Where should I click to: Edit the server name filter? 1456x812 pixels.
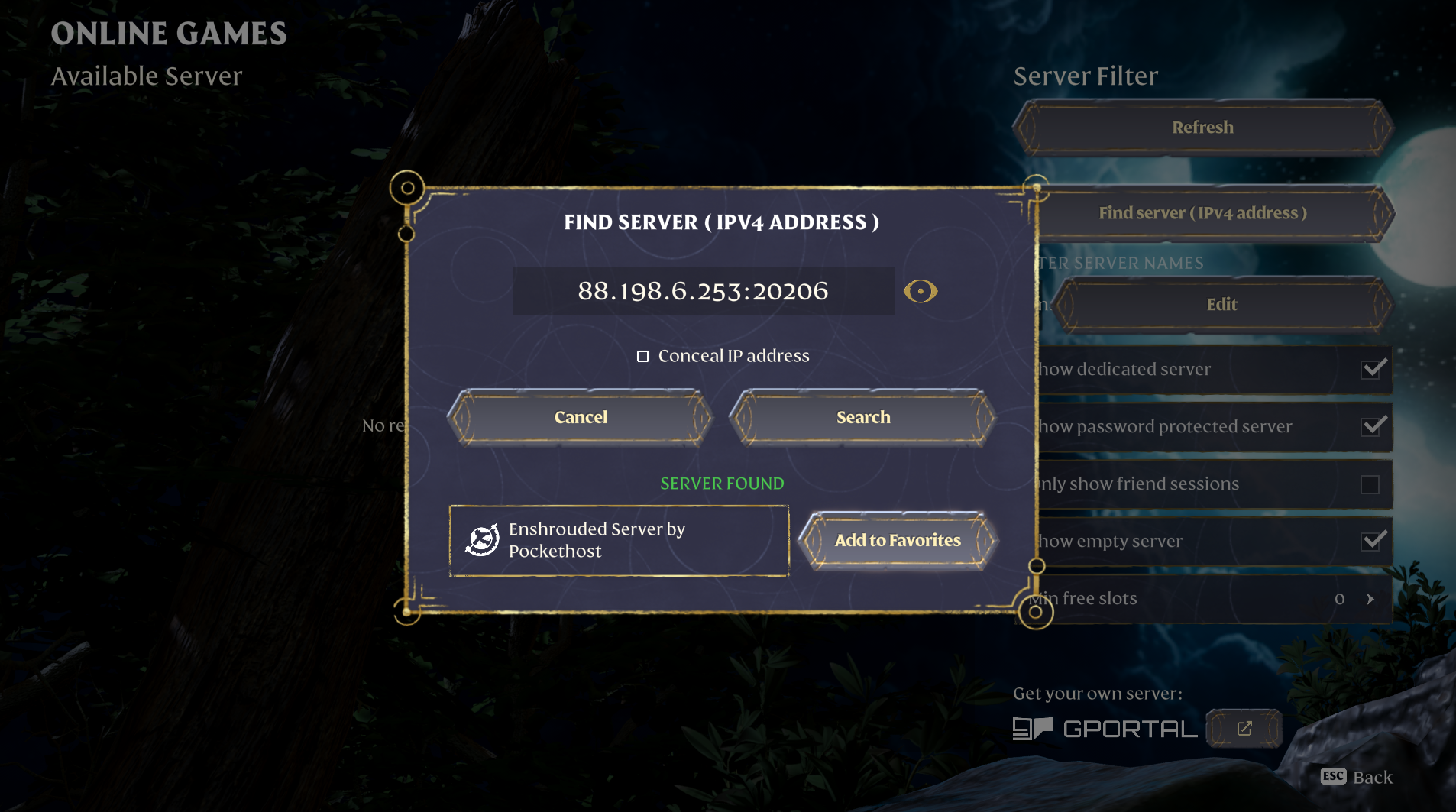coord(1221,305)
